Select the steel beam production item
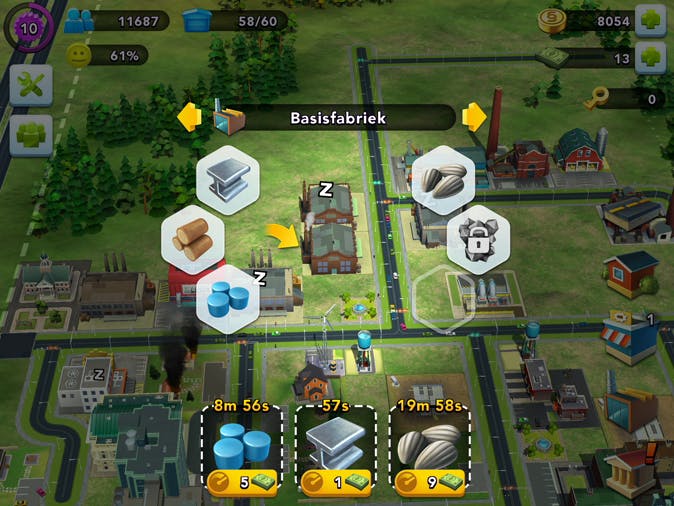This screenshot has height=506, width=674. pyautogui.click(x=228, y=180)
